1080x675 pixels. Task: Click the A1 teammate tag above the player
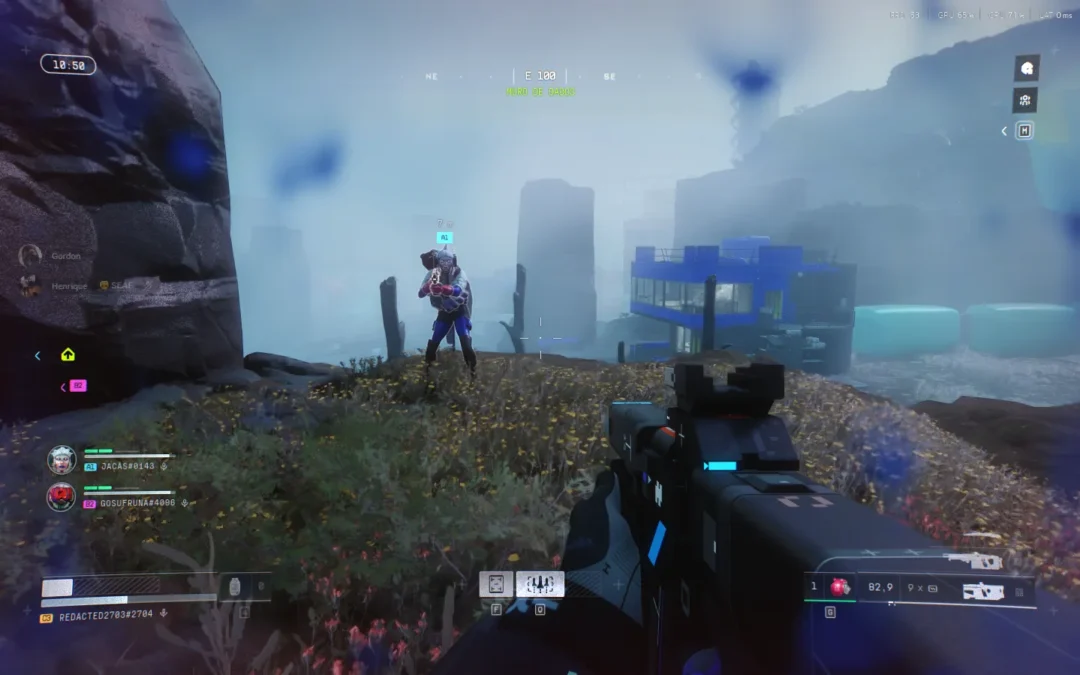[445, 238]
